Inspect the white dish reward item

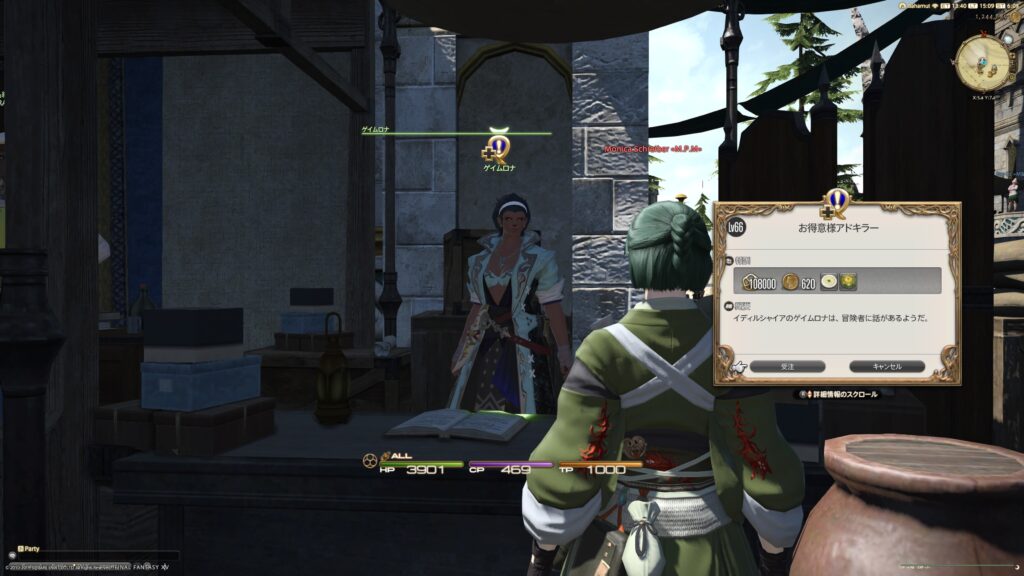829,283
